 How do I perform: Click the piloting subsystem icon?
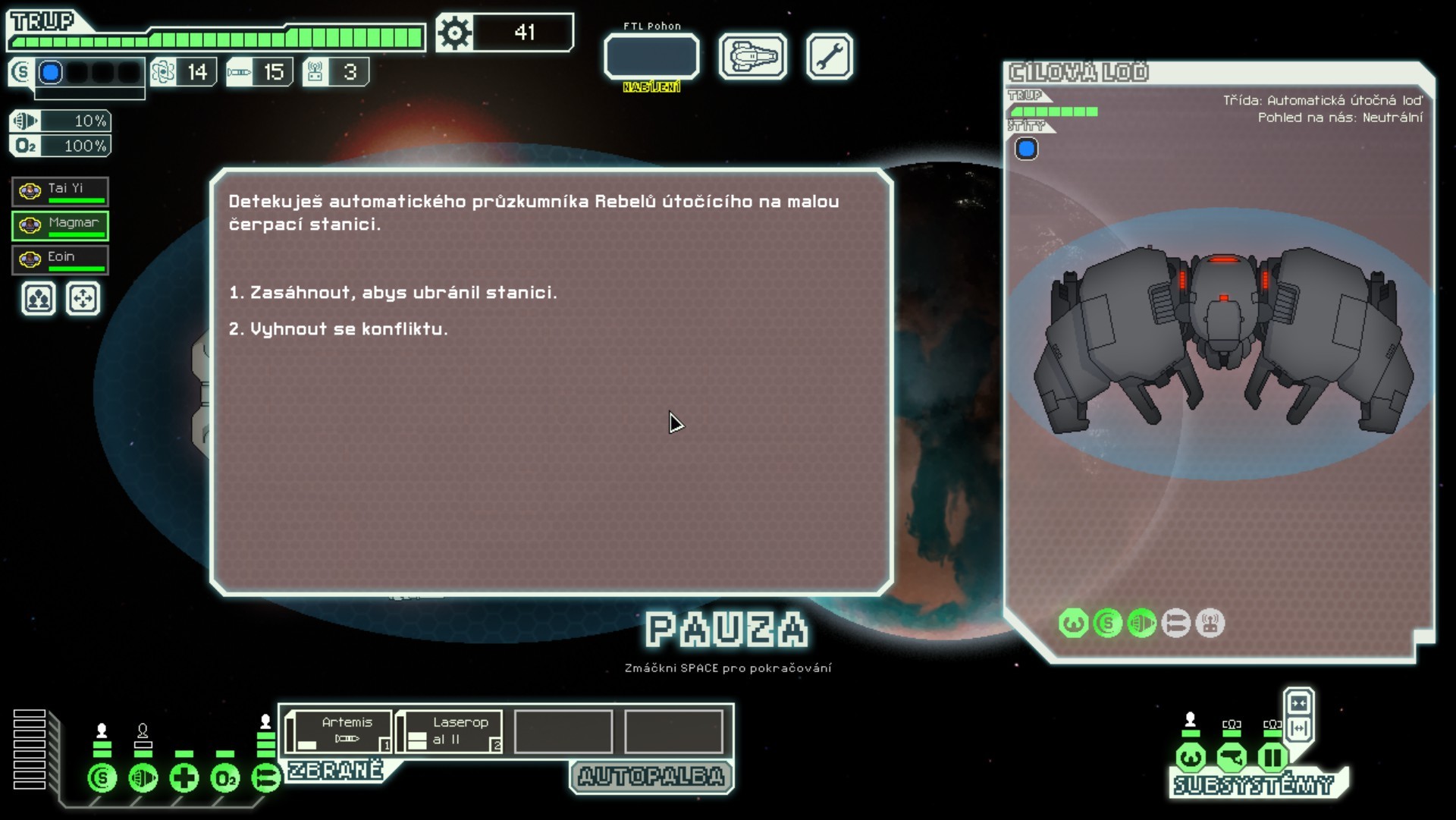pyautogui.click(x=1191, y=757)
